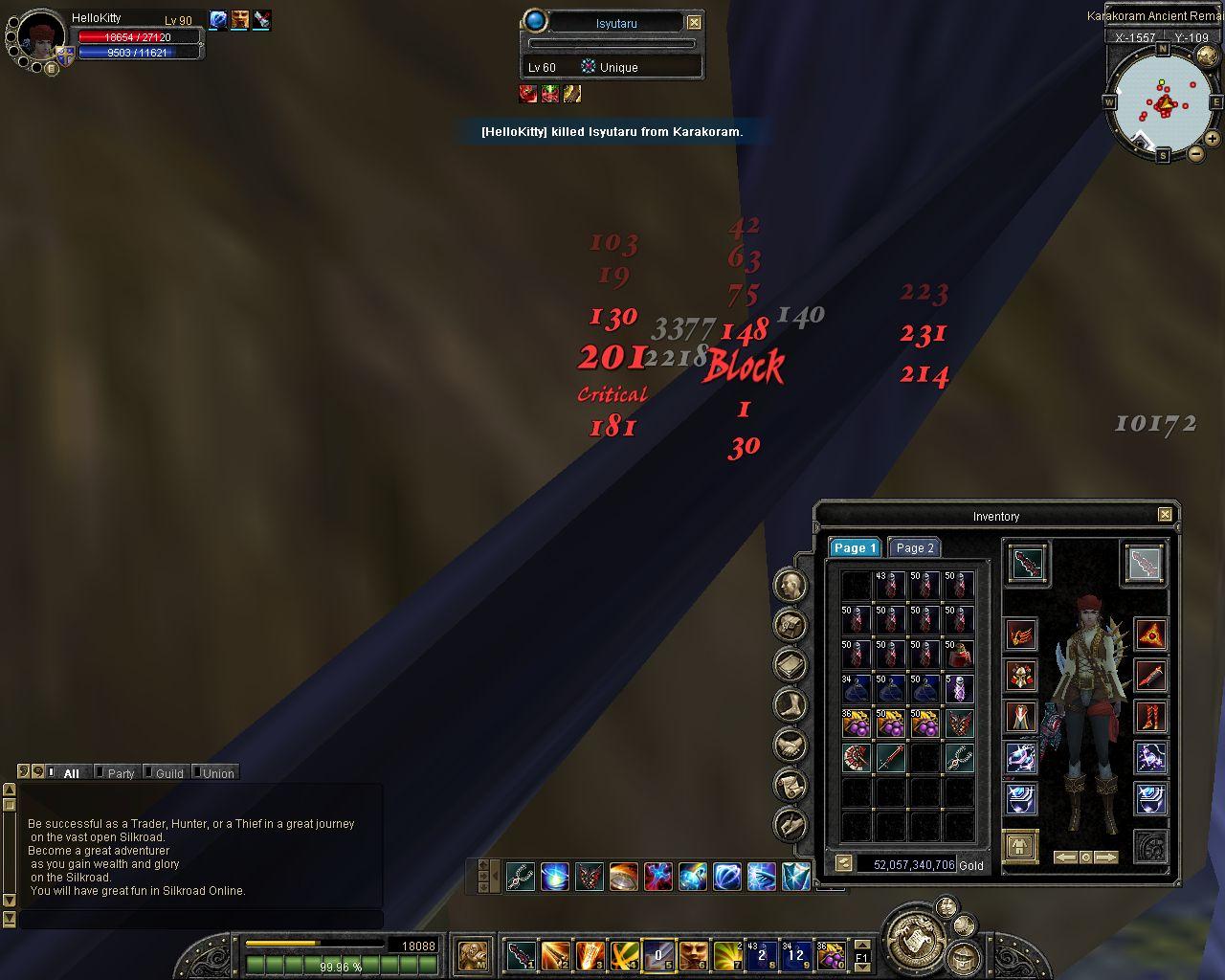Switch to inventory Page 2
Image resolution: width=1225 pixels, height=980 pixels.
point(914,548)
